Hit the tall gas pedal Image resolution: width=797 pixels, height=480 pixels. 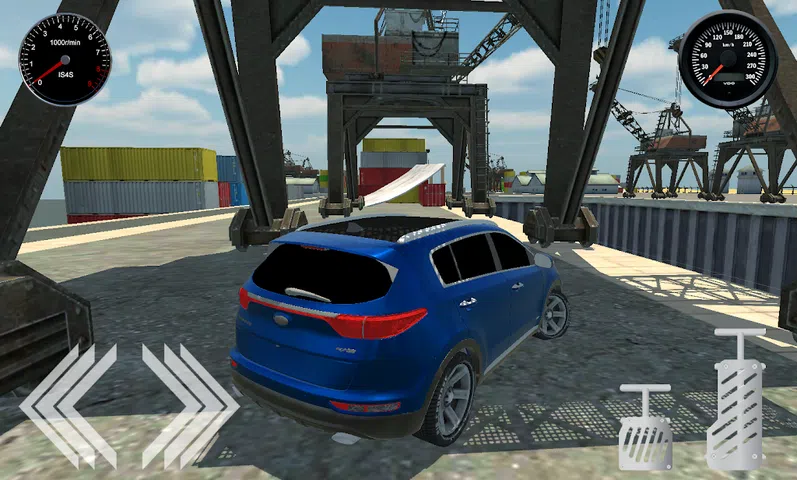(737, 400)
